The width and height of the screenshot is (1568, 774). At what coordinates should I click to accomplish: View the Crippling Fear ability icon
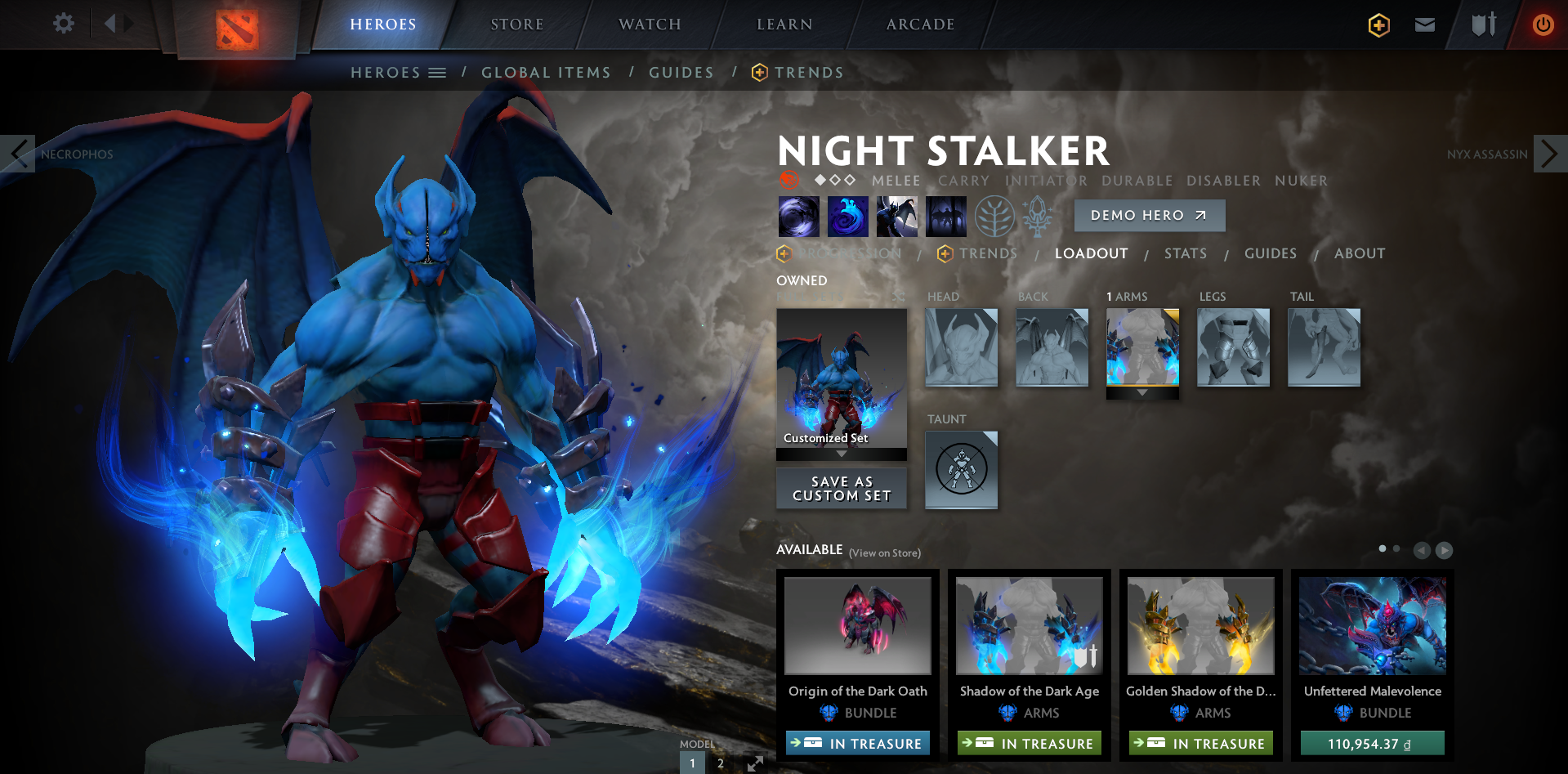tap(847, 216)
